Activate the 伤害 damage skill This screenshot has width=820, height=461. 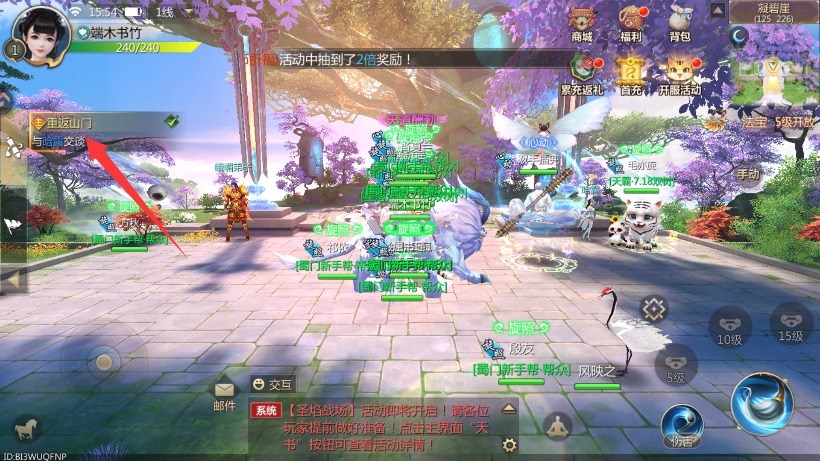tap(682, 425)
